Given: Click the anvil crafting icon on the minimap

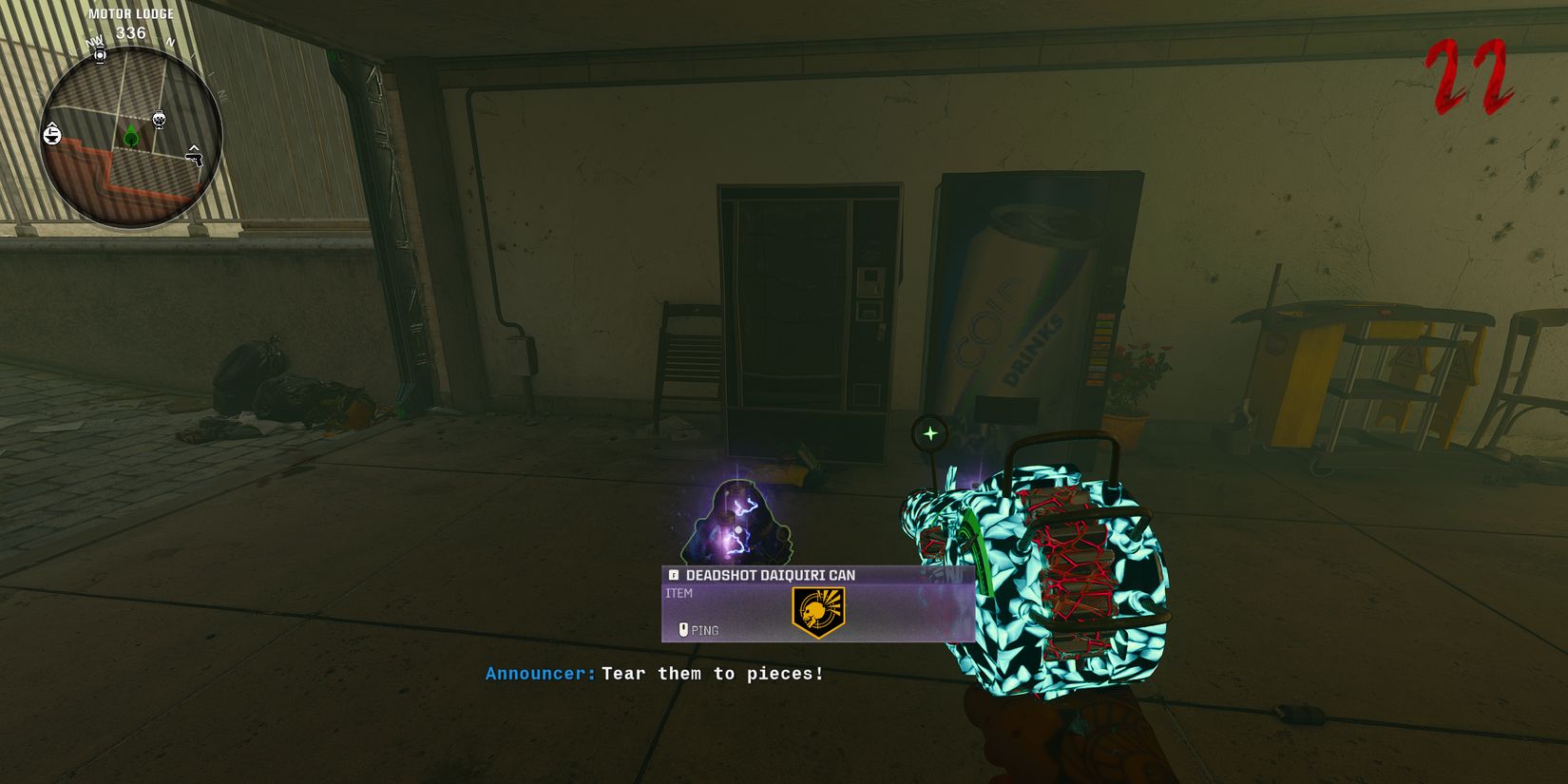Looking at the screenshot, I should 52,134.
